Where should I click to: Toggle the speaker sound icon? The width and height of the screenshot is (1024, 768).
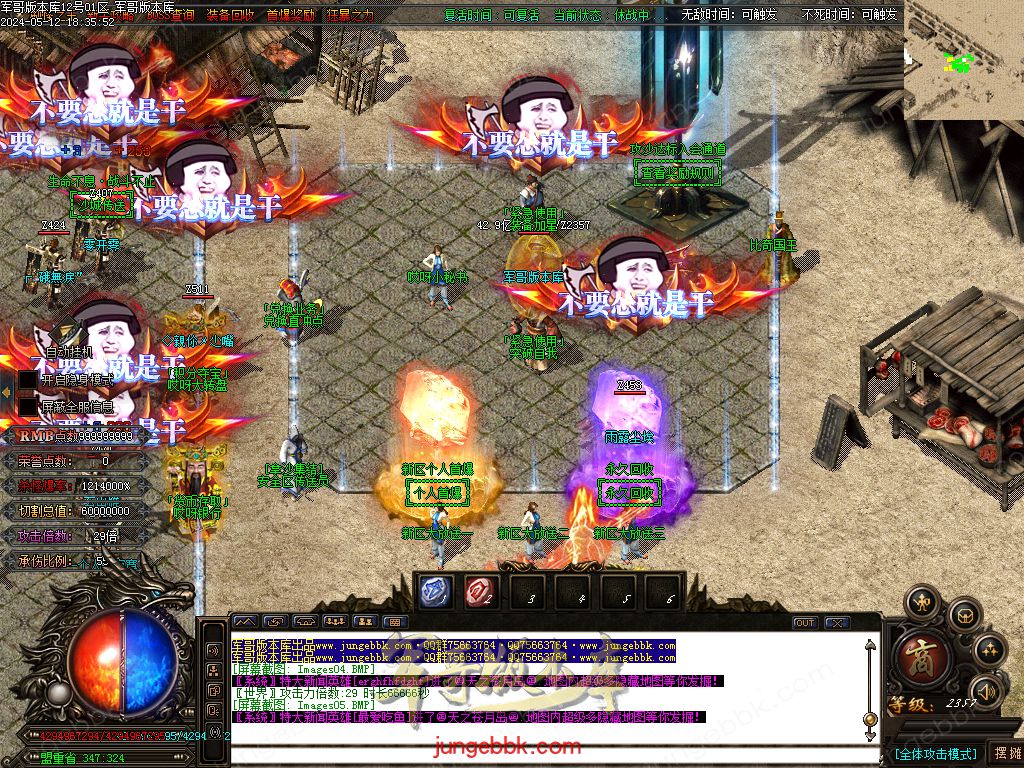point(987,690)
